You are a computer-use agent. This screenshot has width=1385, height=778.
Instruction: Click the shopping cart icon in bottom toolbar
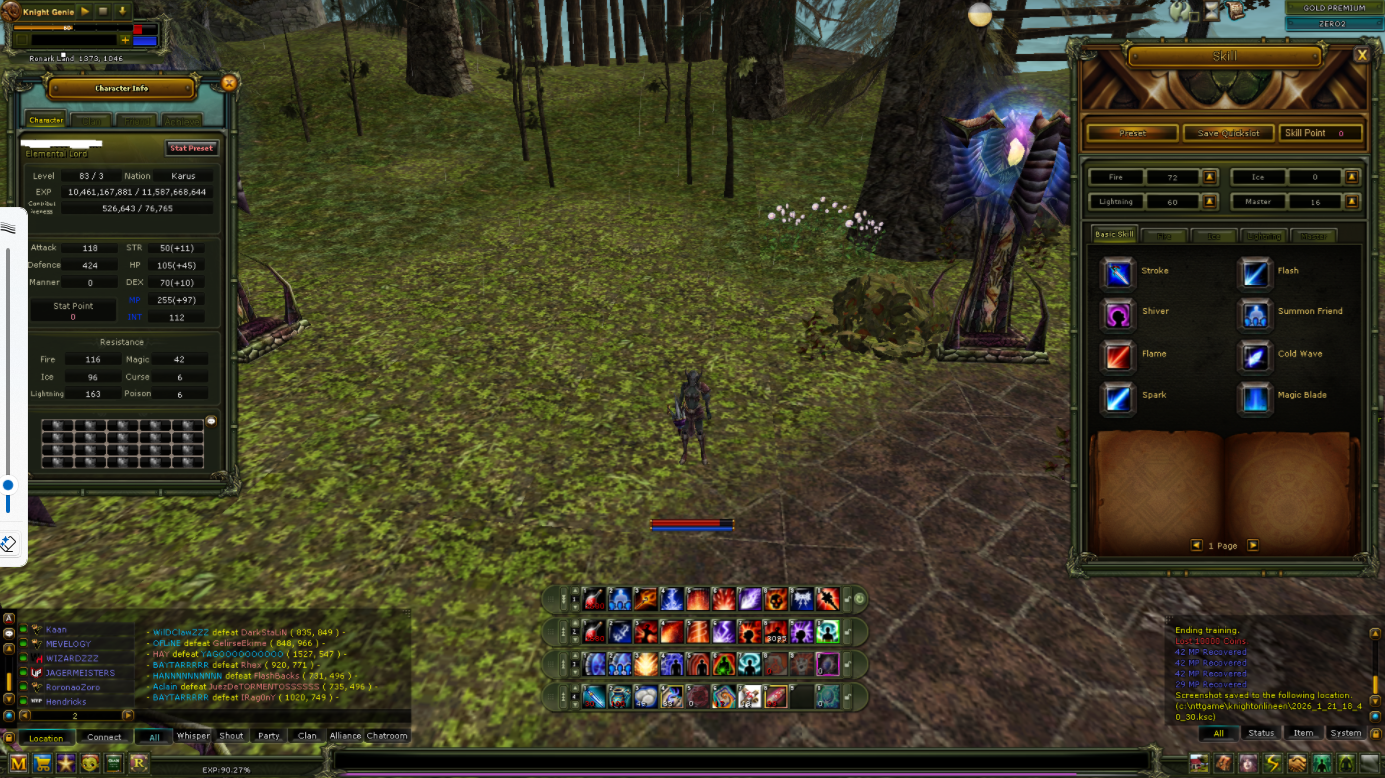(x=42, y=763)
